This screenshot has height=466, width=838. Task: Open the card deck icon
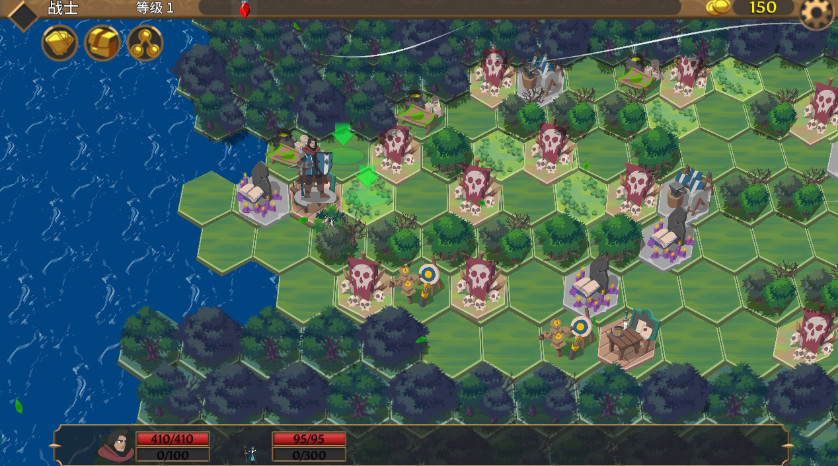click(60, 43)
